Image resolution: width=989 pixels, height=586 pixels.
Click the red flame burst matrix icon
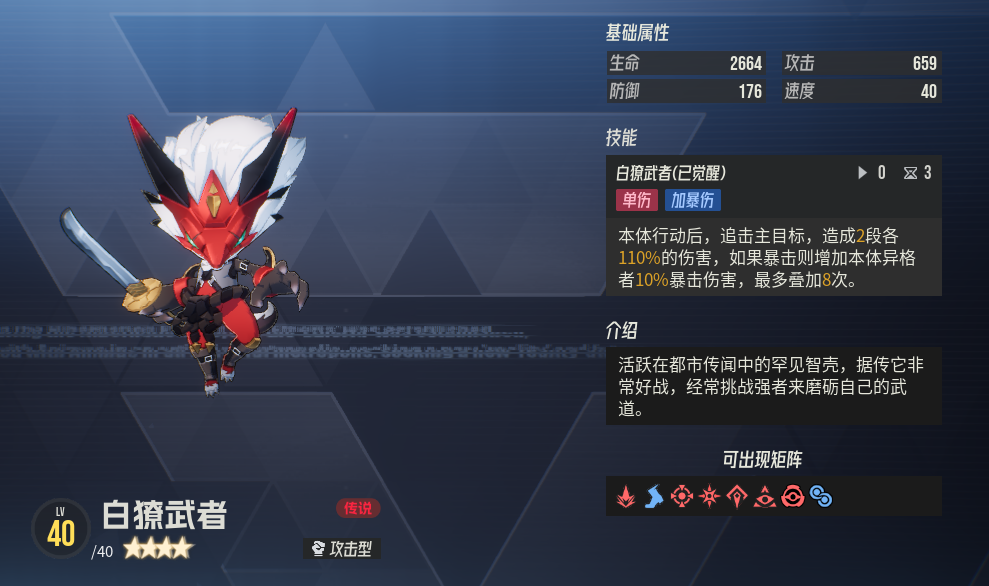tap(626, 496)
